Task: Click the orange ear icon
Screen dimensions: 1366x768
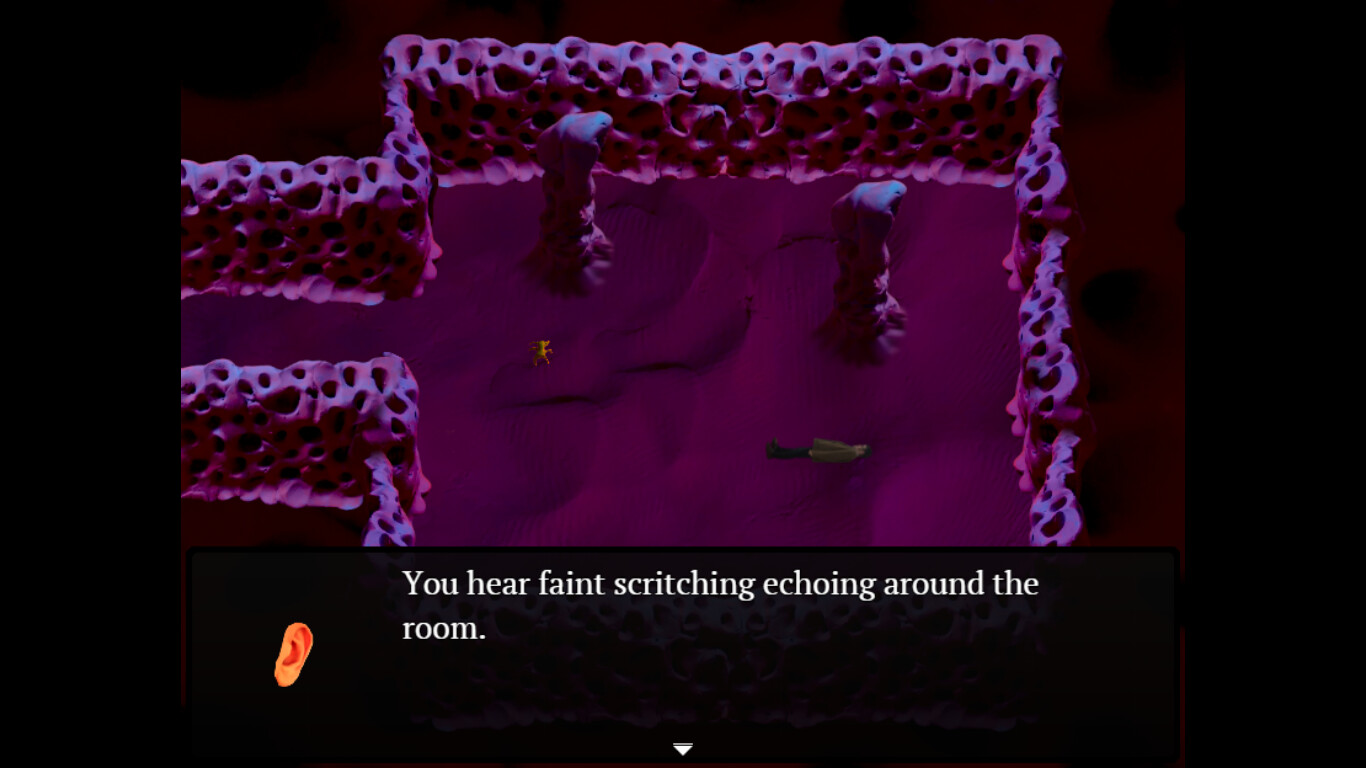Action: pyautogui.click(x=293, y=654)
